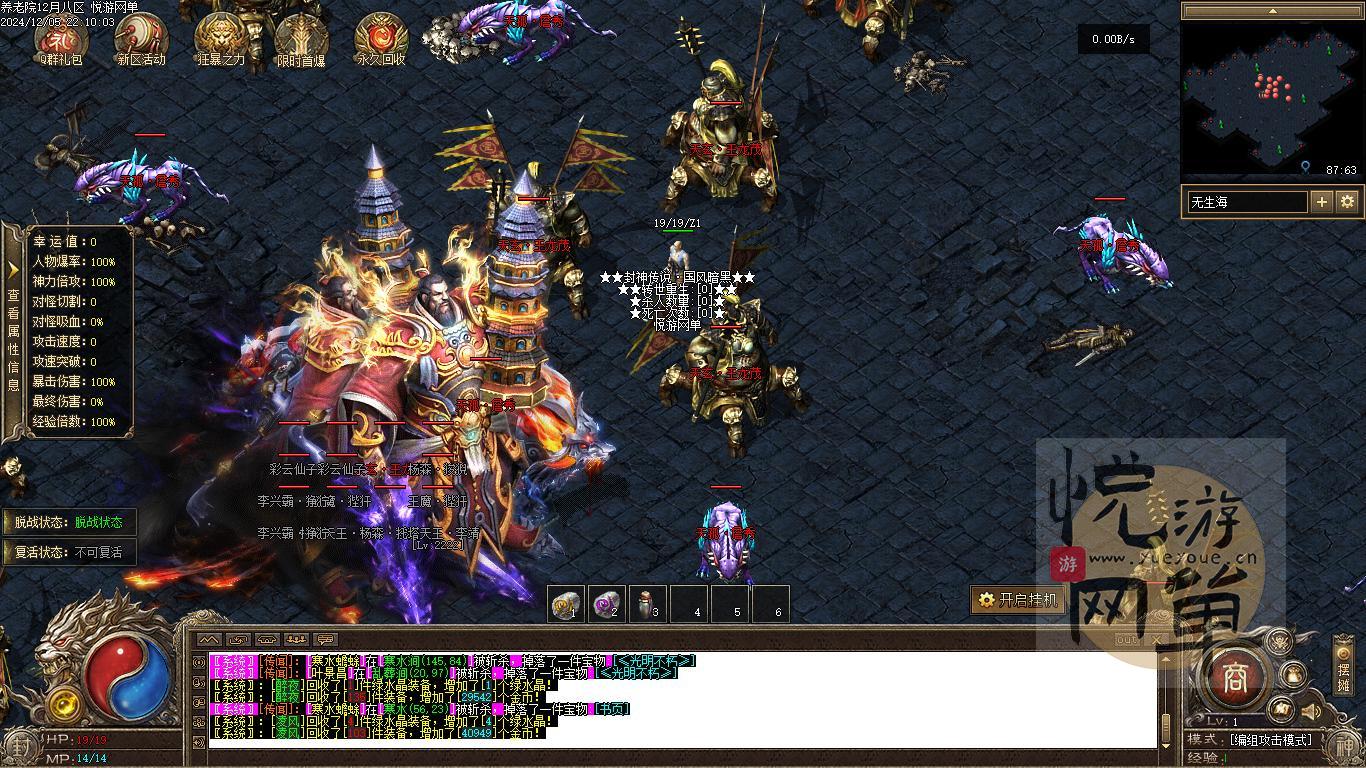This screenshot has width=1366, height=768.
Task: Click the minimap
Action: coord(1270,95)
